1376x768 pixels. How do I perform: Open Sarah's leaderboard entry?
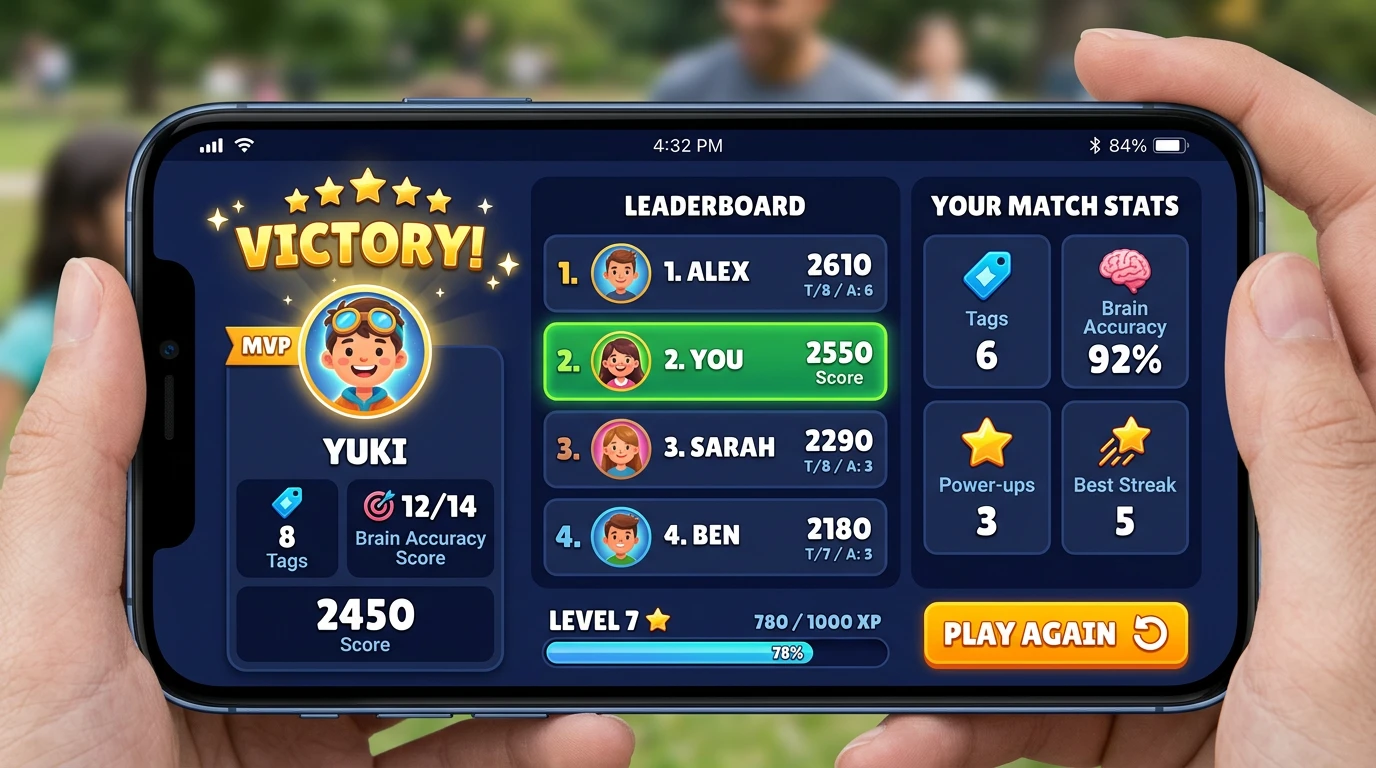(x=715, y=448)
